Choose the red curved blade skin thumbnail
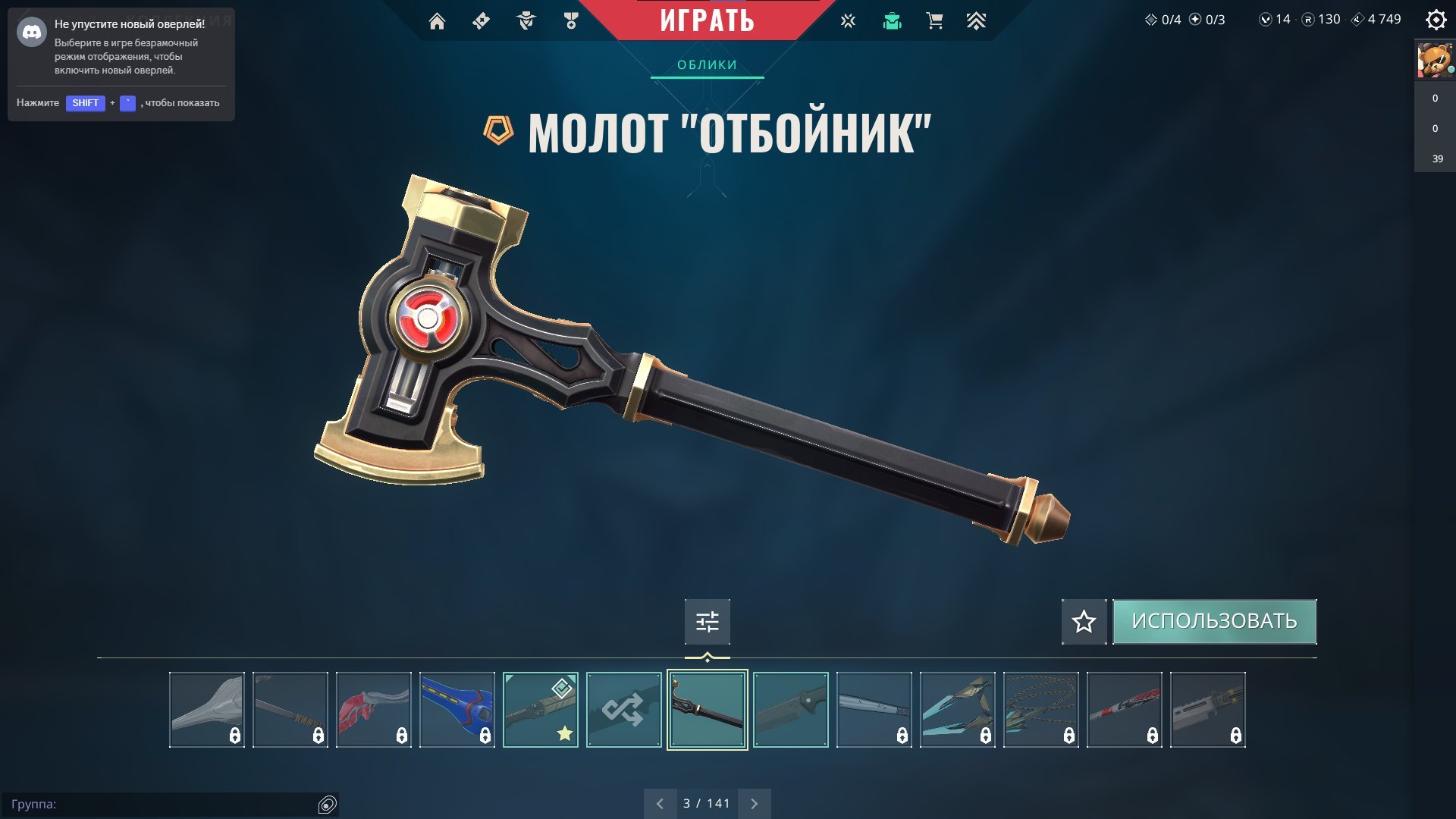The image size is (1456, 819). click(373, 710)
